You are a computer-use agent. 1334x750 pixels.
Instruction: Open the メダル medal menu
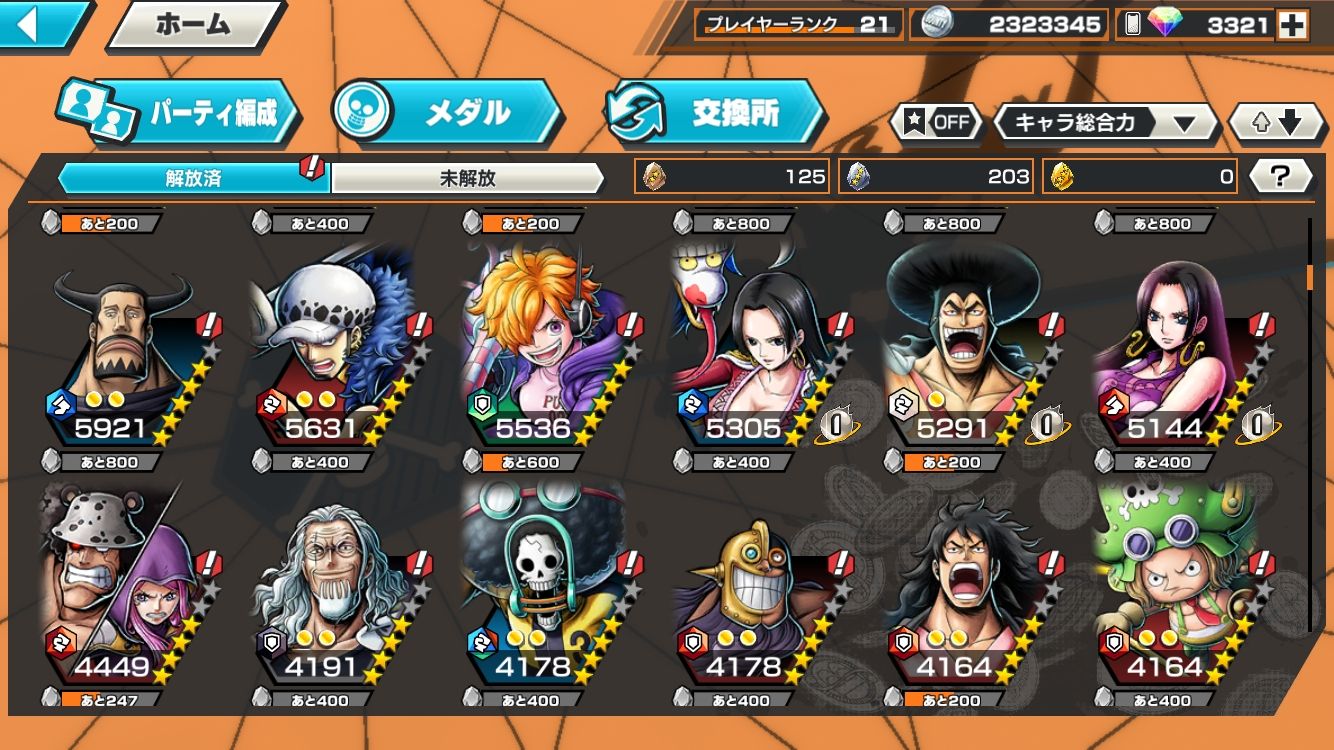pyautogui.click(x=447, y=113)
